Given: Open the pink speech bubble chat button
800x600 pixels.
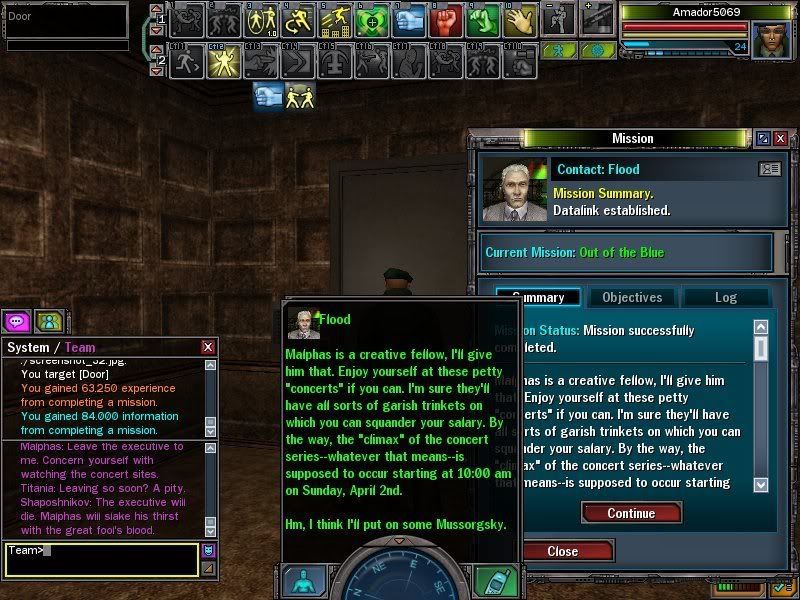Looking at the screenshot, I should click(16, 321).
